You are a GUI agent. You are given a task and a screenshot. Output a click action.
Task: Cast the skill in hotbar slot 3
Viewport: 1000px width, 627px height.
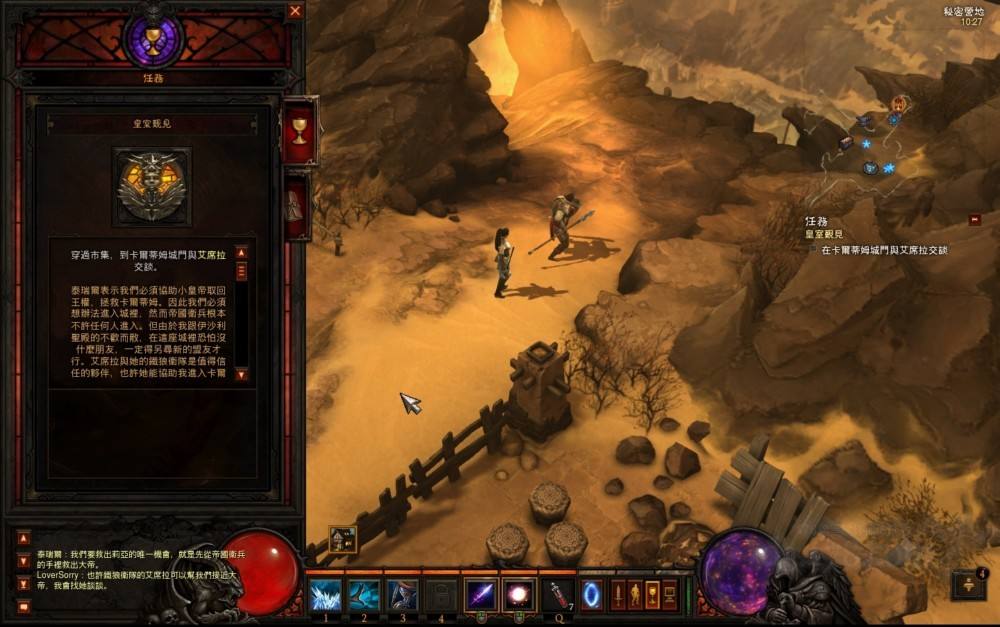click(402, 595)
